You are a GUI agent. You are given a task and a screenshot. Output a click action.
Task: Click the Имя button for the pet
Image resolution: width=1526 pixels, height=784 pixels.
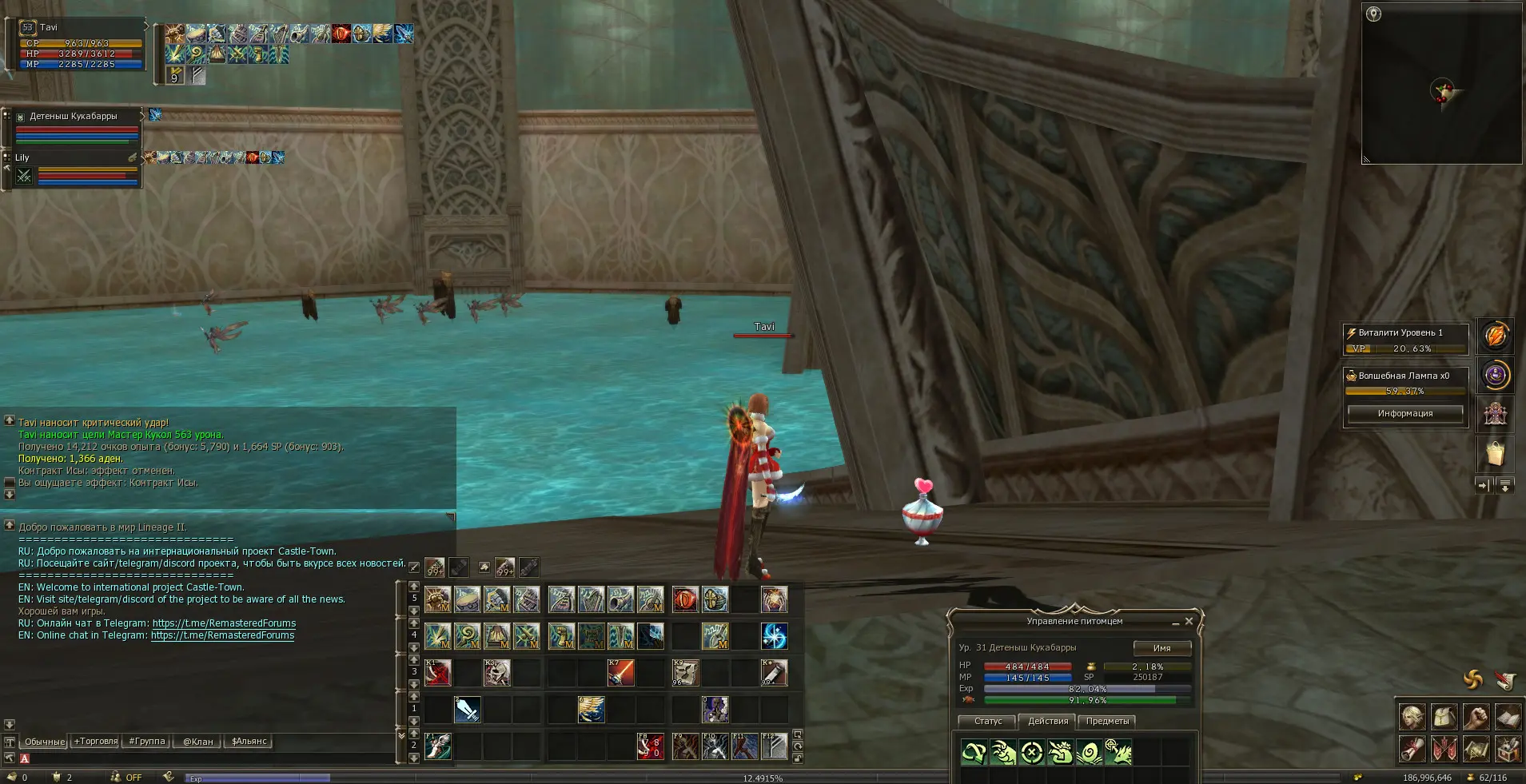pos(1161,648)
